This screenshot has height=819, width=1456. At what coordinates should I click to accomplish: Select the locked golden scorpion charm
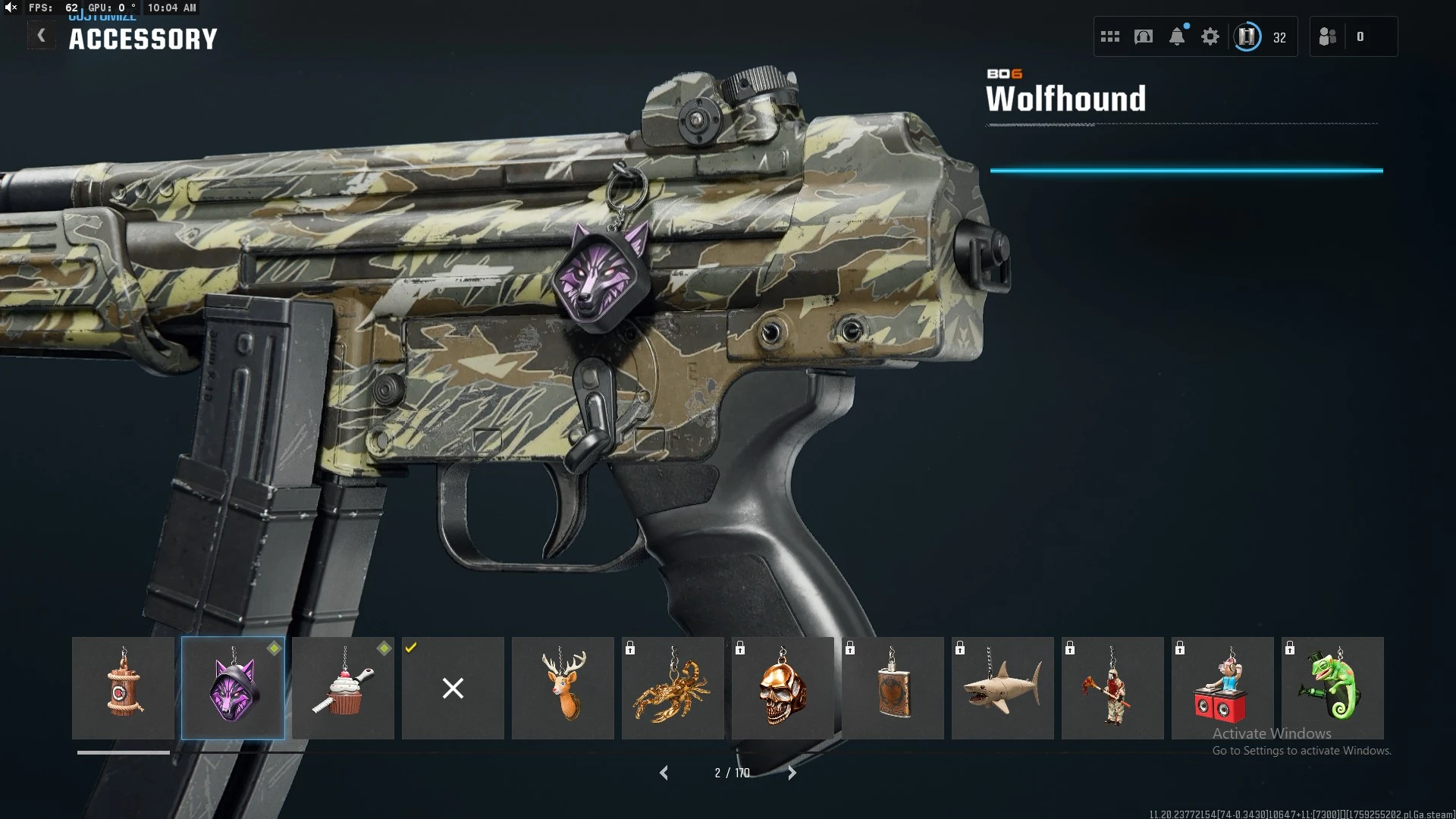[x=673, y=688]
